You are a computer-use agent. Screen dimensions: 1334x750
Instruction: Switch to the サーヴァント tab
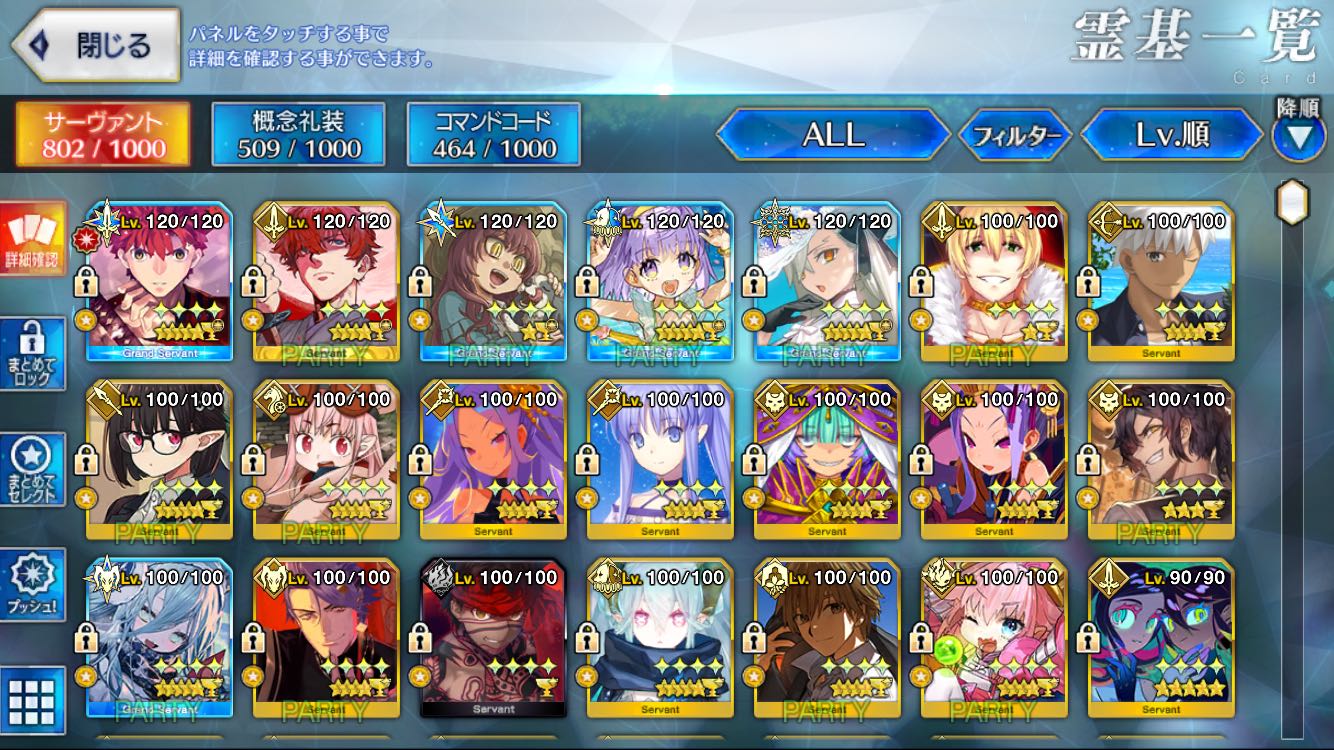103,135
